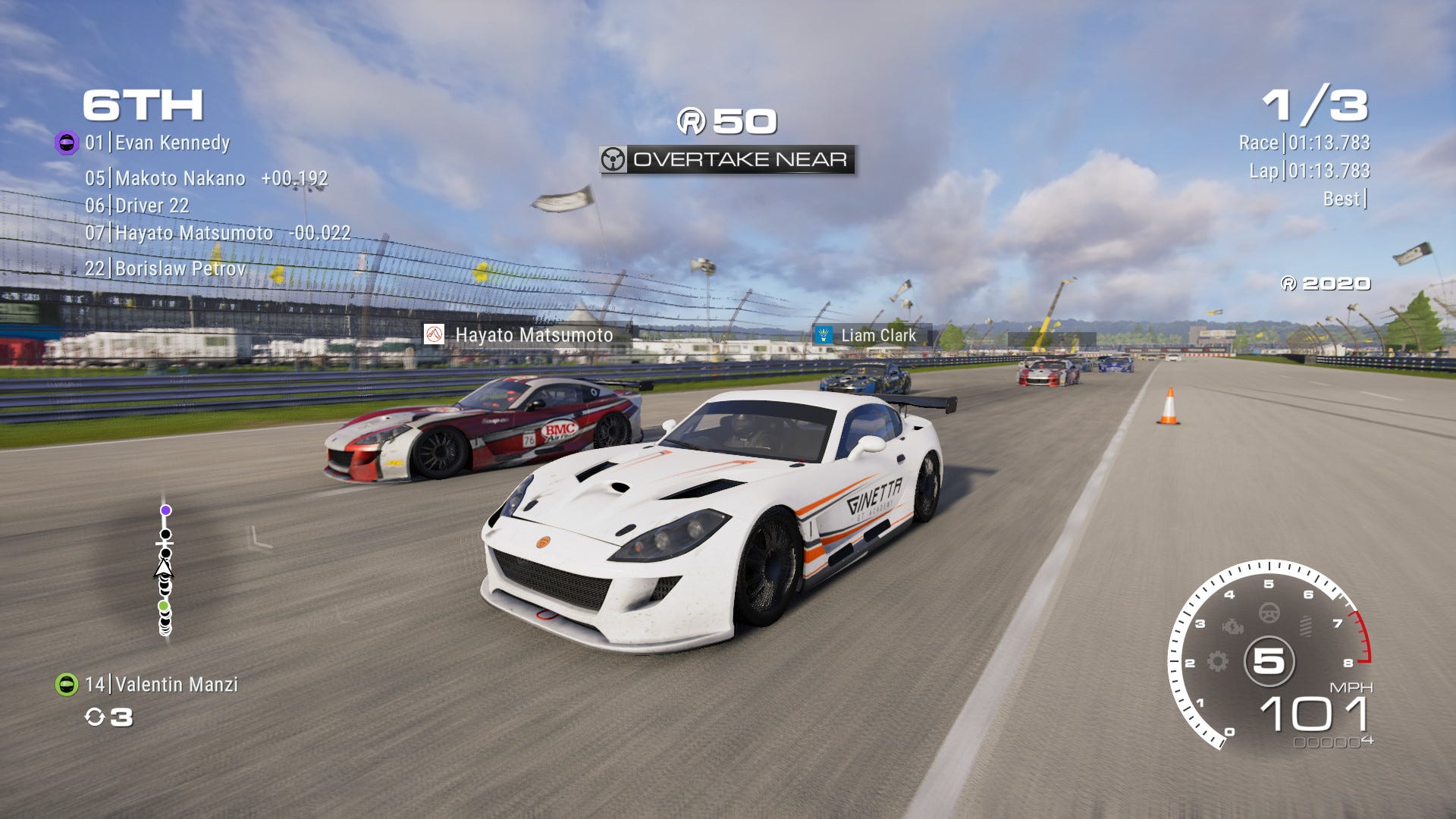Click the engine warning icon inside the rev gauge
Viewport: 1456px width, 819px height.
point(1232,626)
